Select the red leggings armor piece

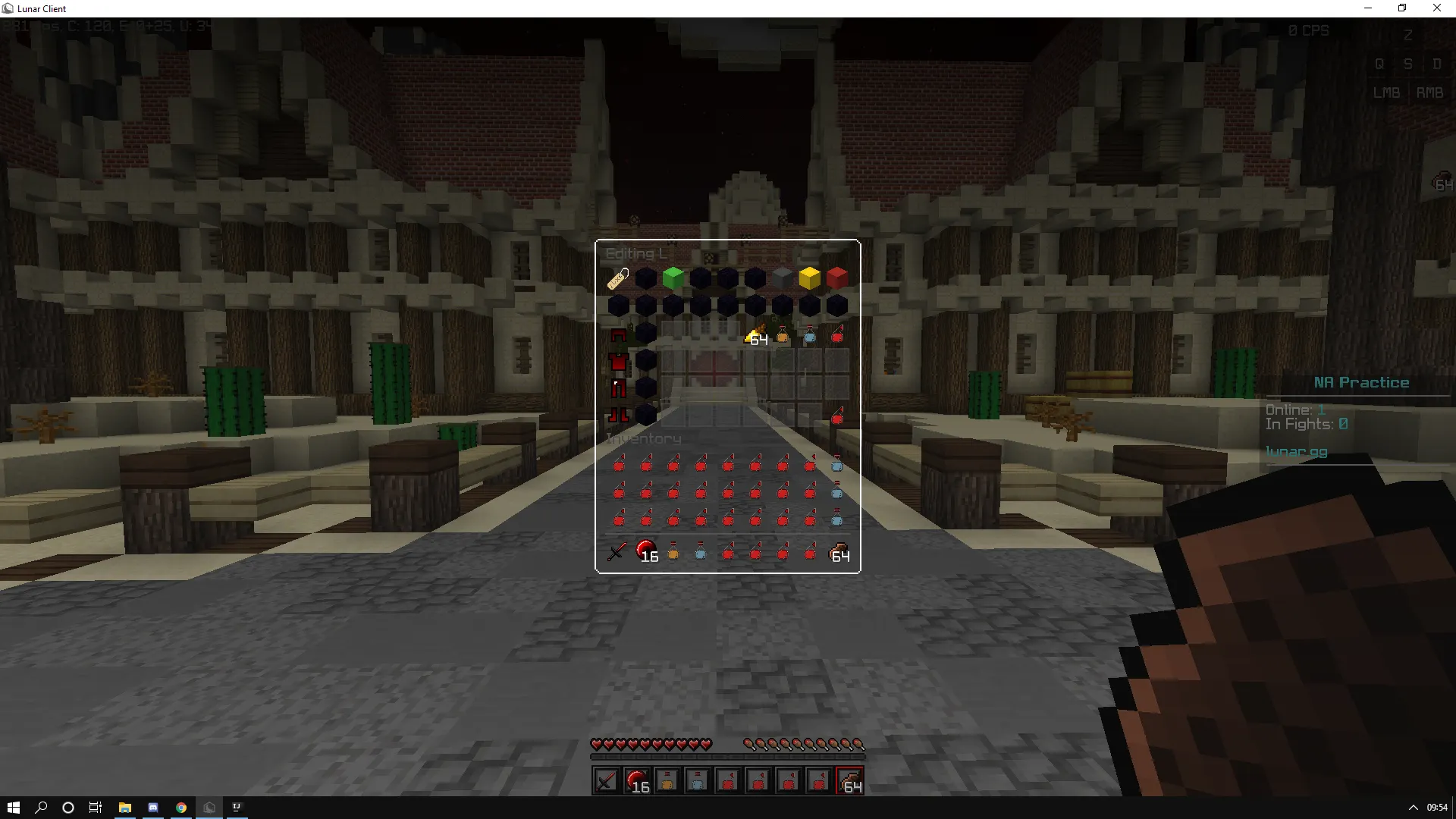pyautogui.click(x=618, y=389)
